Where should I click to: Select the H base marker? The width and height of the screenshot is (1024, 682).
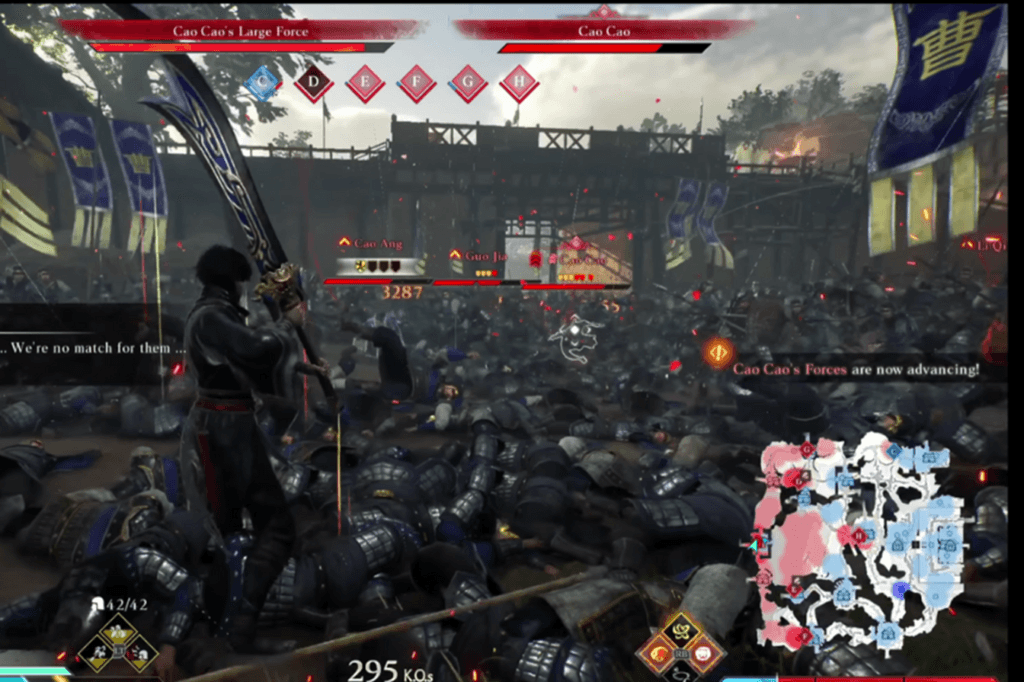point(518,83)
